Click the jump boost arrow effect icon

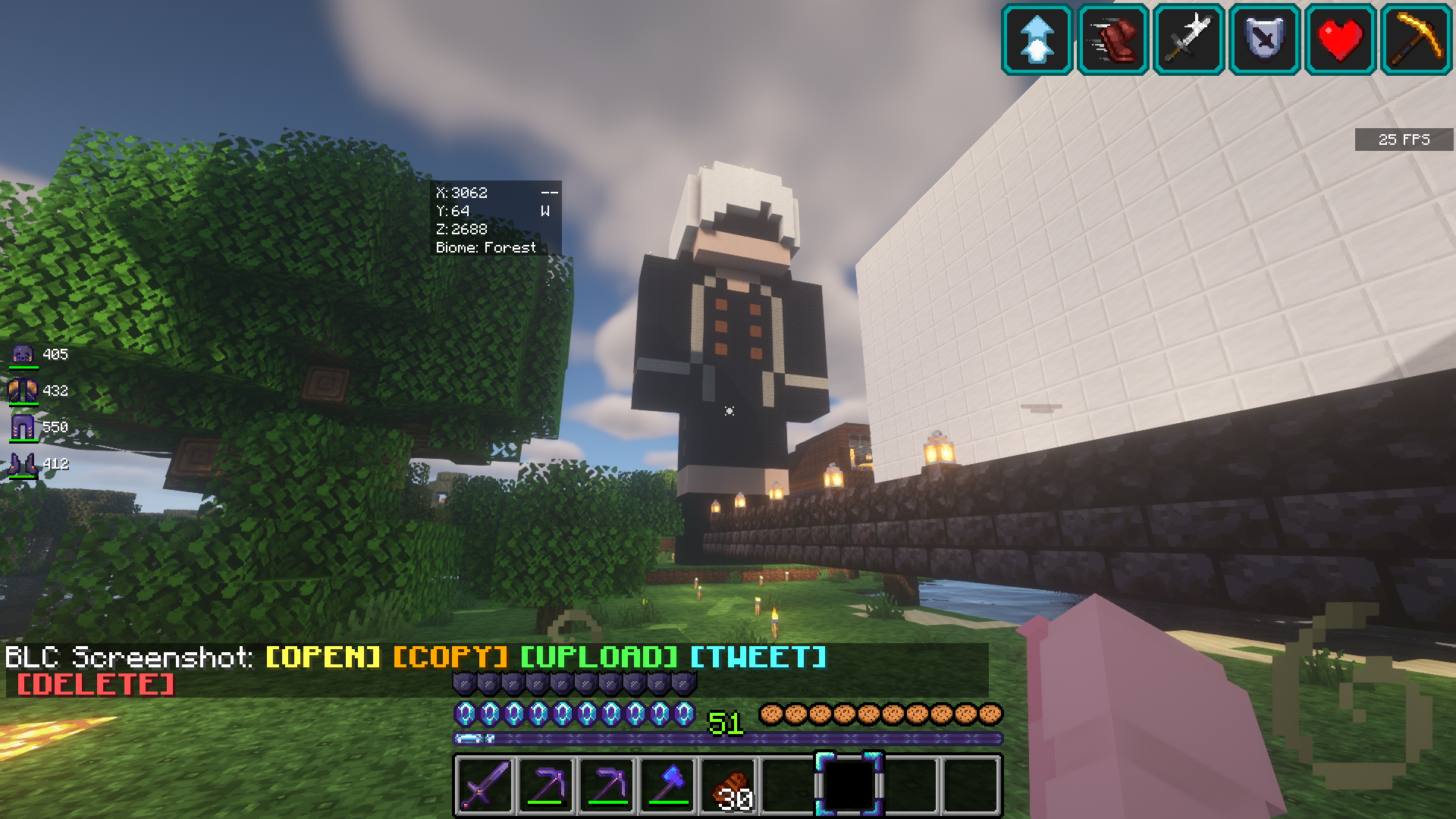(x=1037, y=39)
